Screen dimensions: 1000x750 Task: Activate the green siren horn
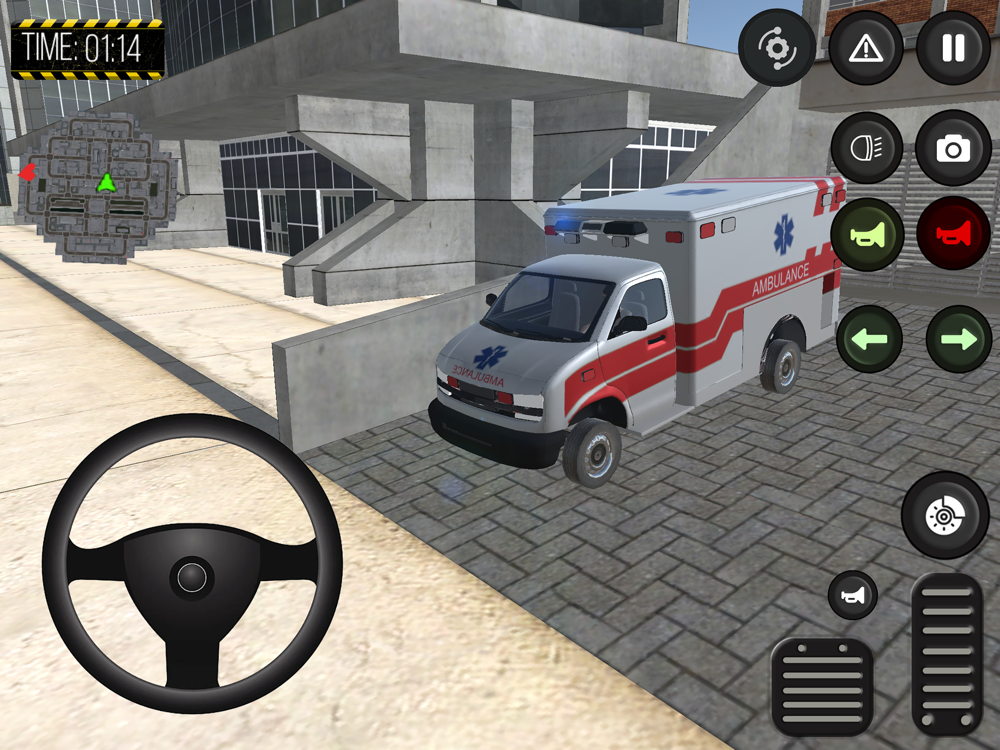coord(866,234)
